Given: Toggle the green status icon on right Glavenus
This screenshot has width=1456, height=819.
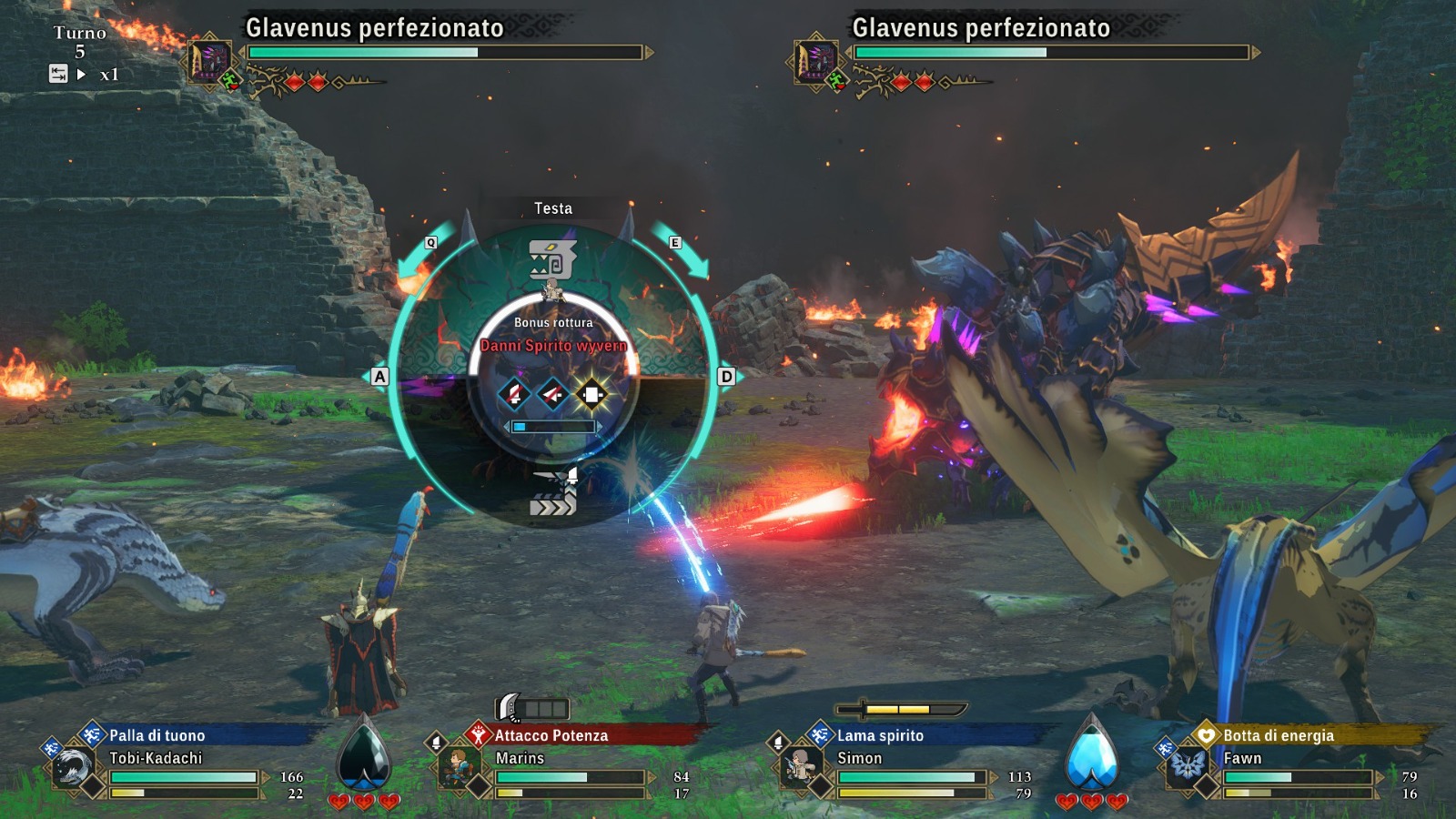Looking at the screenshot, I should click(x=835, y=81).
